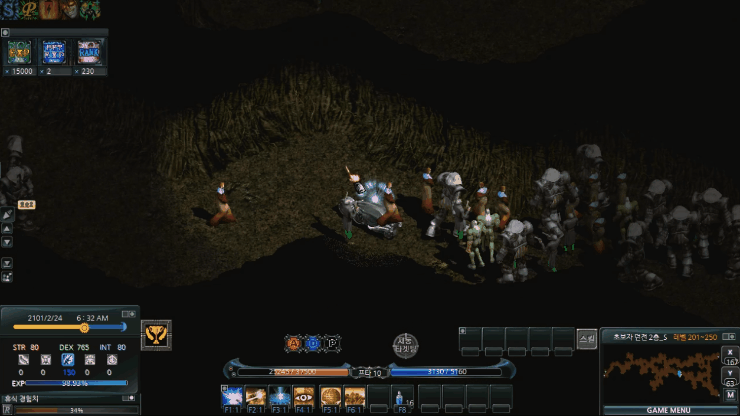740x416 pixels.
Task: Use the F6 skill slot
Action: pos(354,397)
